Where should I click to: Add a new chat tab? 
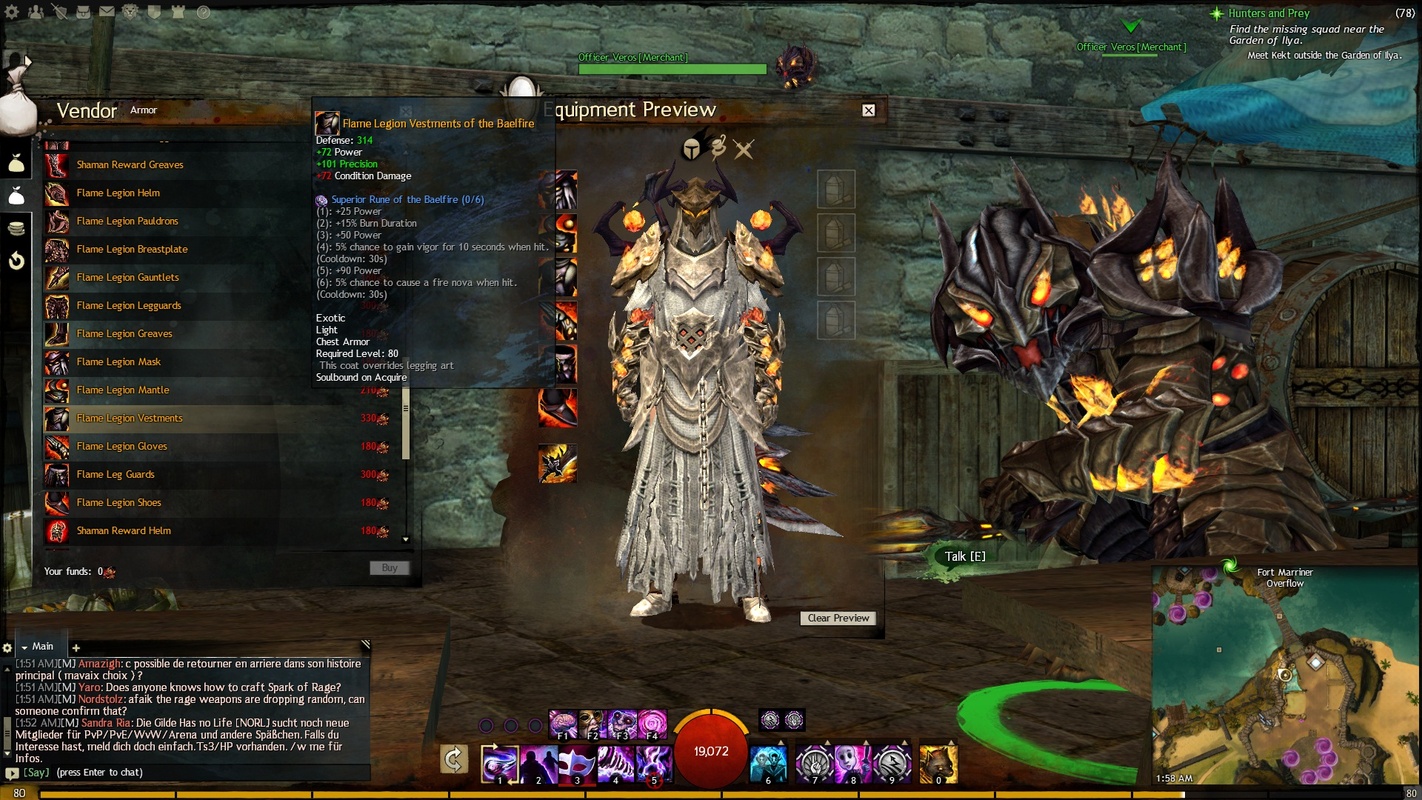coord(75,648)
